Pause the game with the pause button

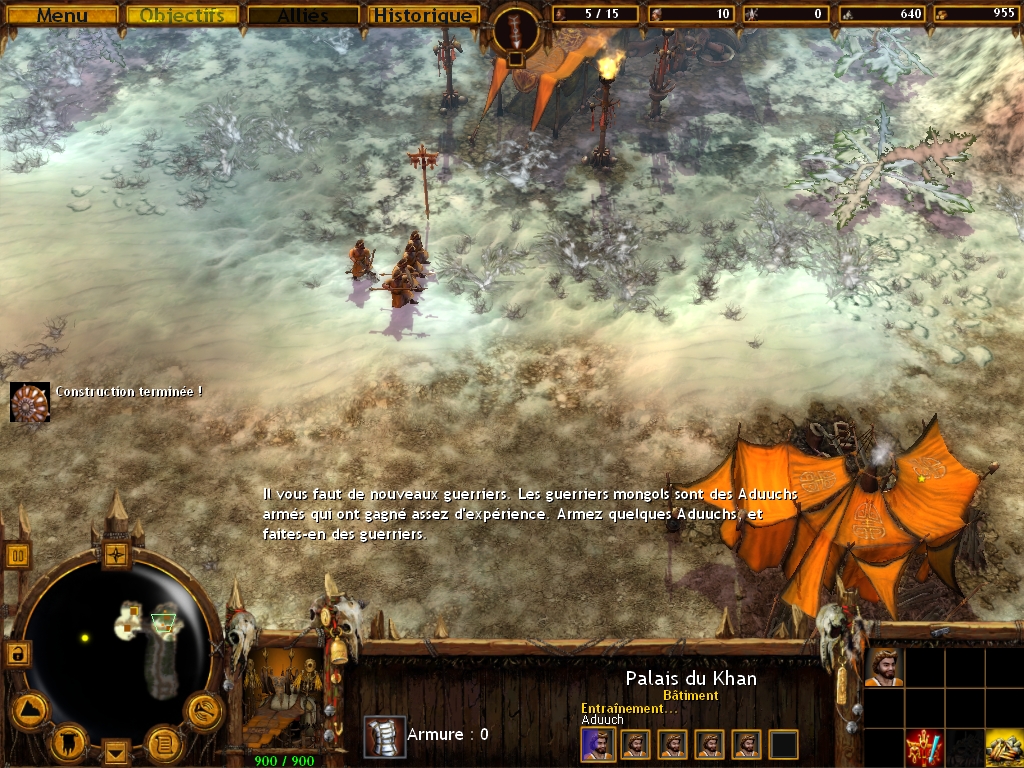pyautogui.click(x=18, y=555)
